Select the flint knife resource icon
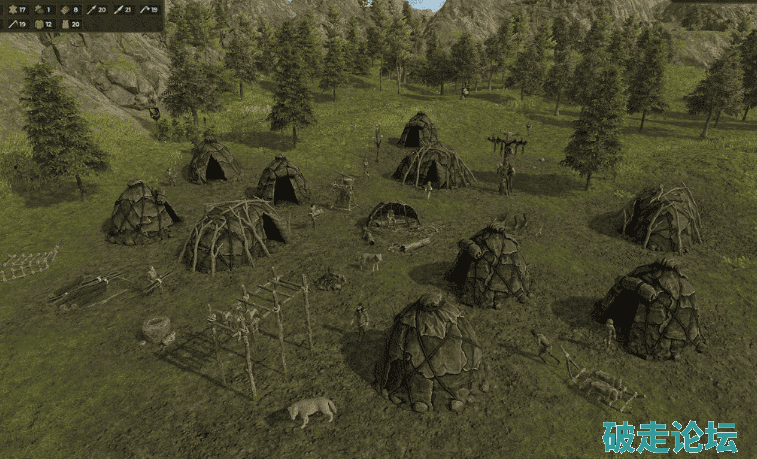This screenshot has width=757, height=459. [118, 9]
